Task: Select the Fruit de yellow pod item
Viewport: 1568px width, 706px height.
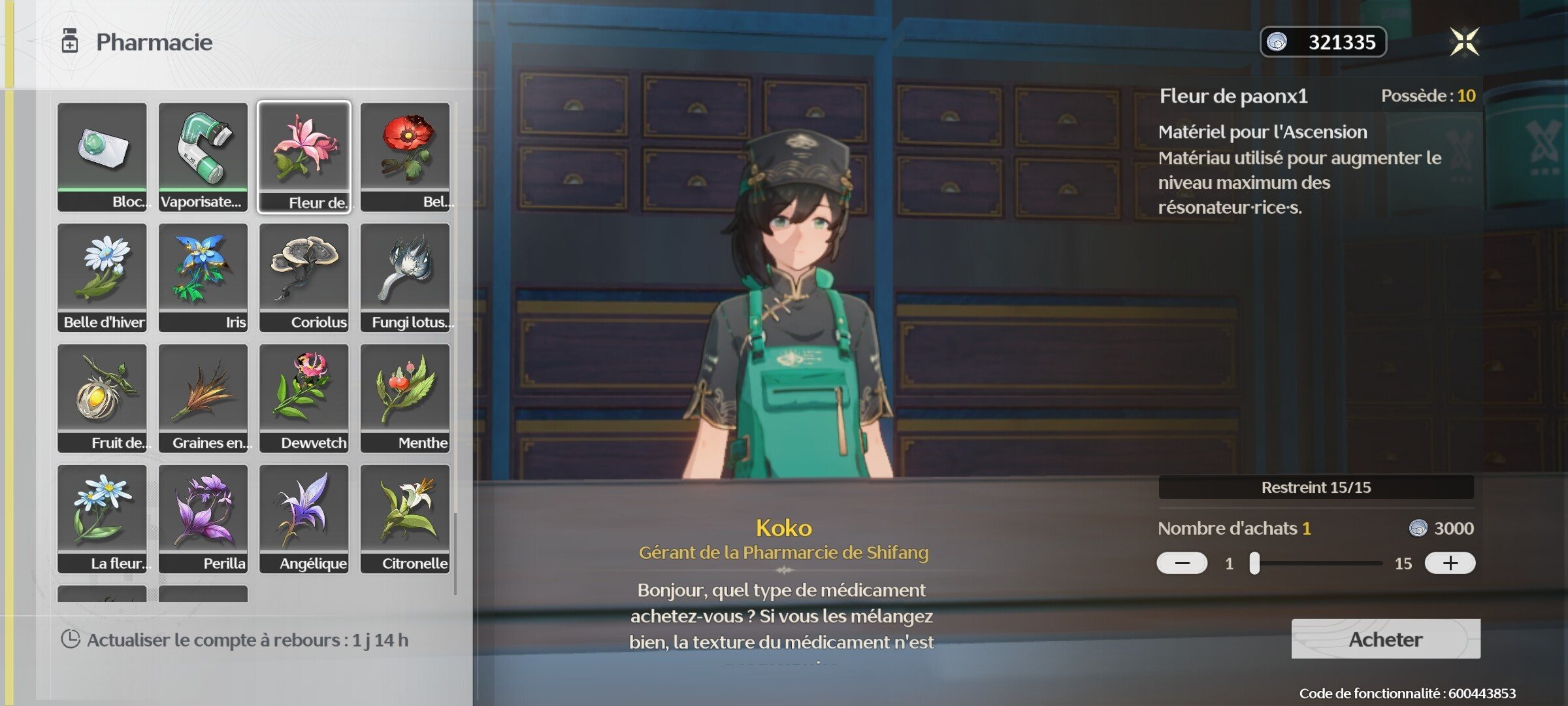Action: [x=103, y=397]
